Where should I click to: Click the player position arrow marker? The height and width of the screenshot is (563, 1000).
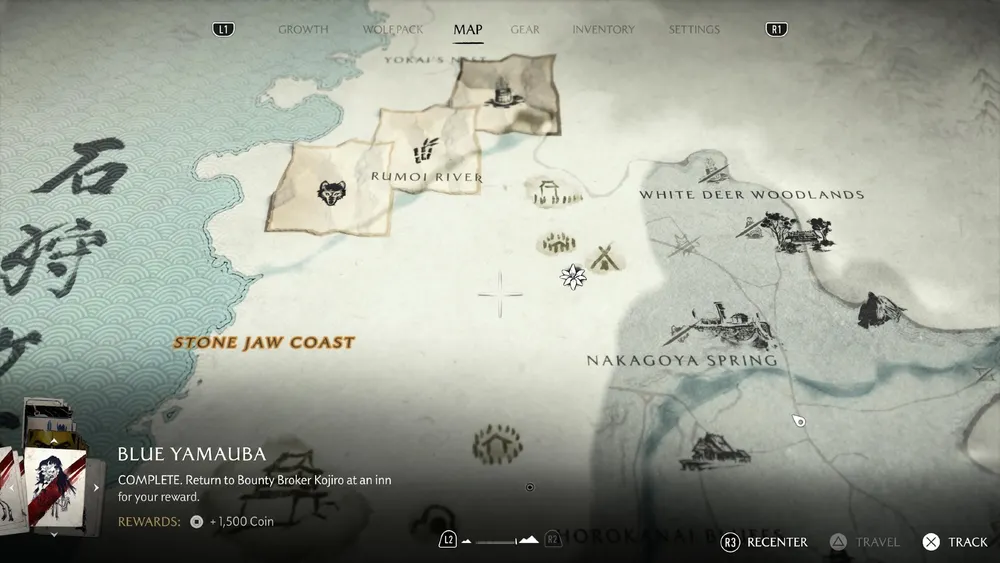[798, 421]
